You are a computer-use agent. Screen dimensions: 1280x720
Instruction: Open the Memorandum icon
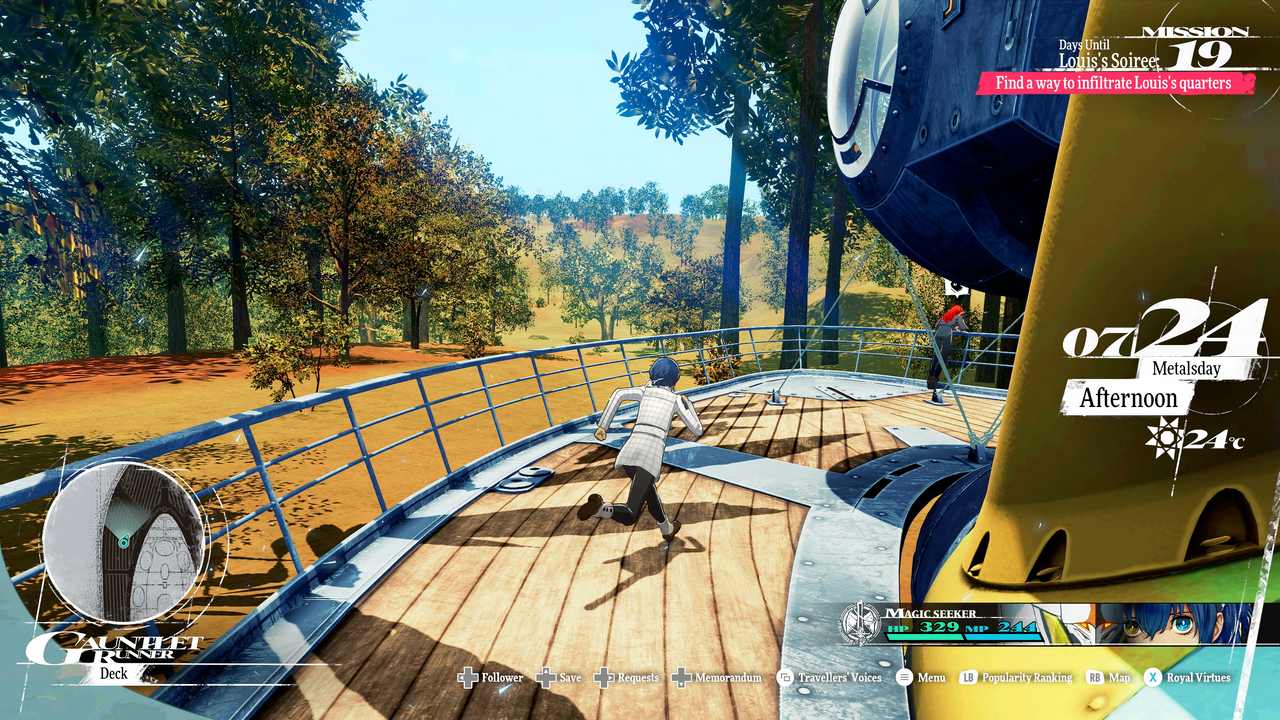(x=680, y=677)
